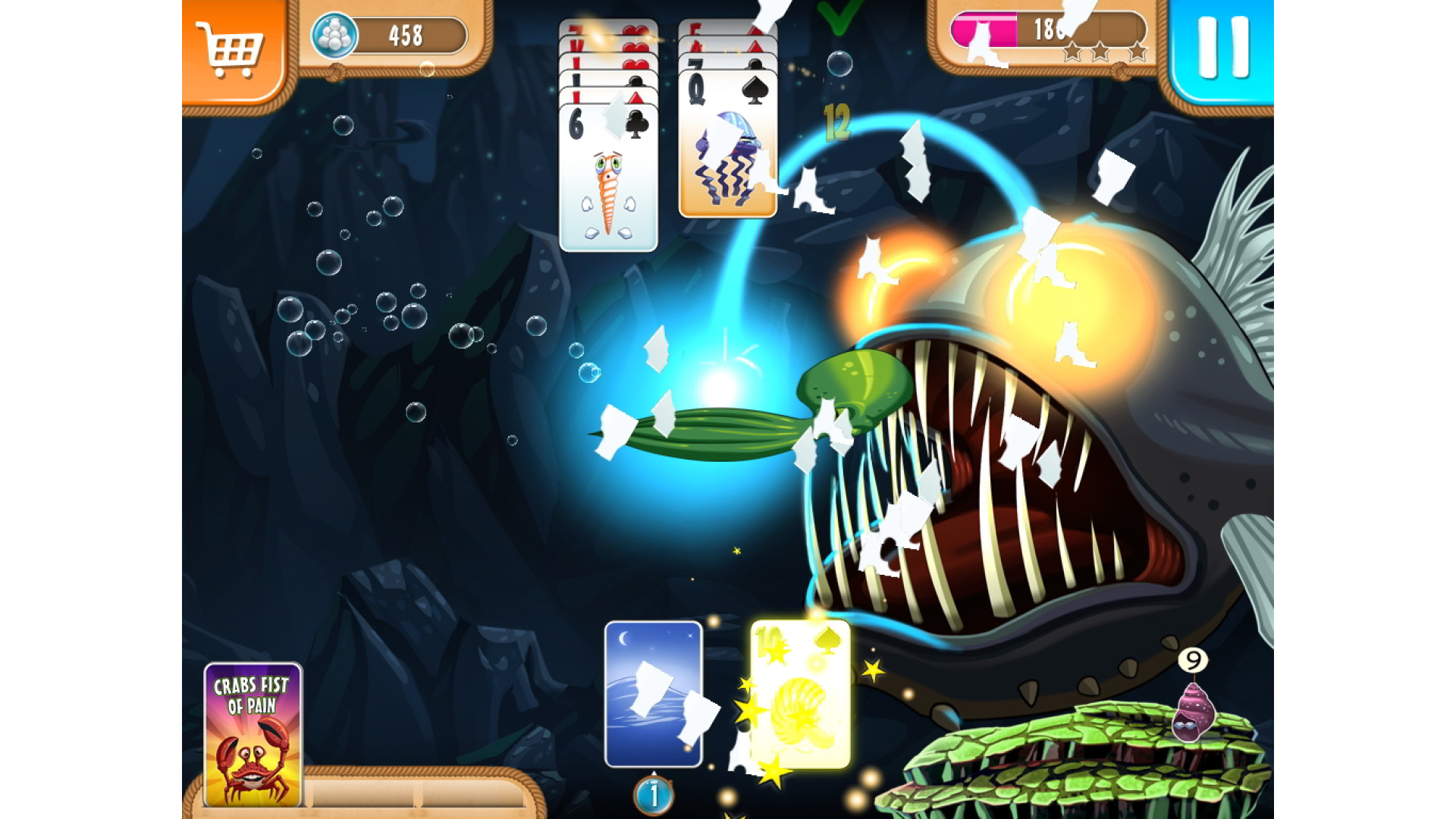Play the 6 of clubs card

[x=608, y=179]
